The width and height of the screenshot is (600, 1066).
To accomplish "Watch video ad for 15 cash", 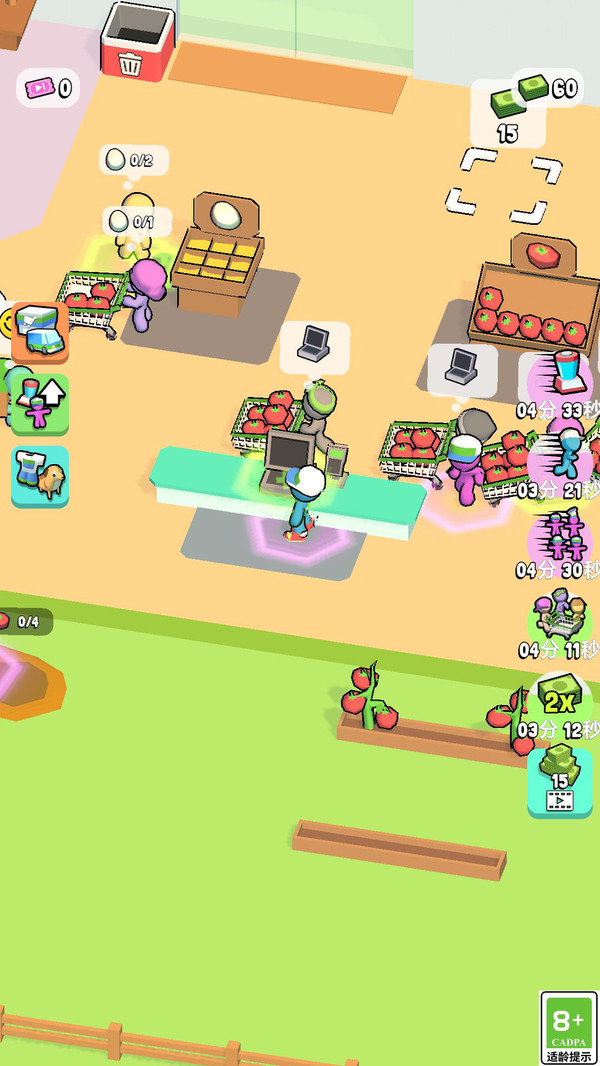I will pyautogui.click(x=560, y=782).
